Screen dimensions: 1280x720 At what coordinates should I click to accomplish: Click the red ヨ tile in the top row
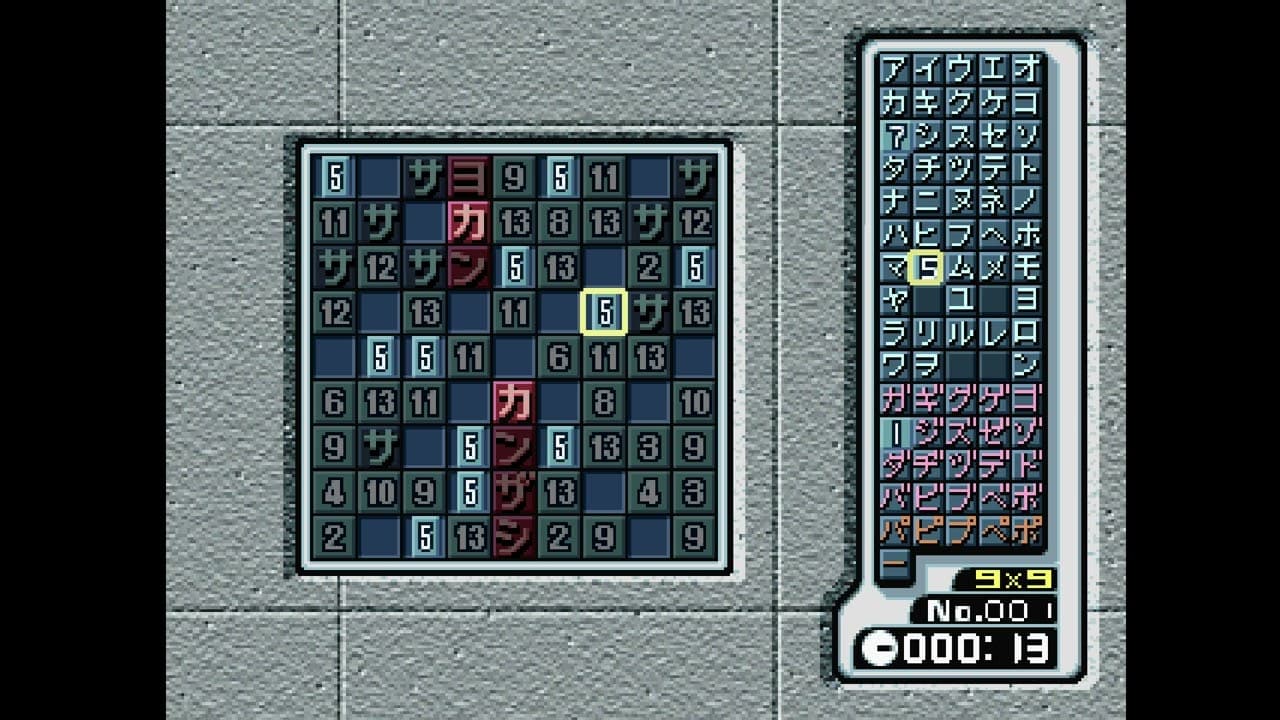(470, 176)
